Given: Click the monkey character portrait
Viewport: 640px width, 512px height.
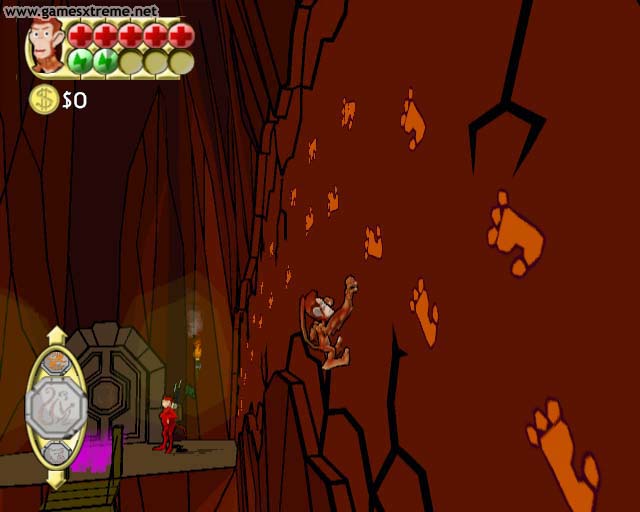Looking at the screenshot, I should coord(45,45).
